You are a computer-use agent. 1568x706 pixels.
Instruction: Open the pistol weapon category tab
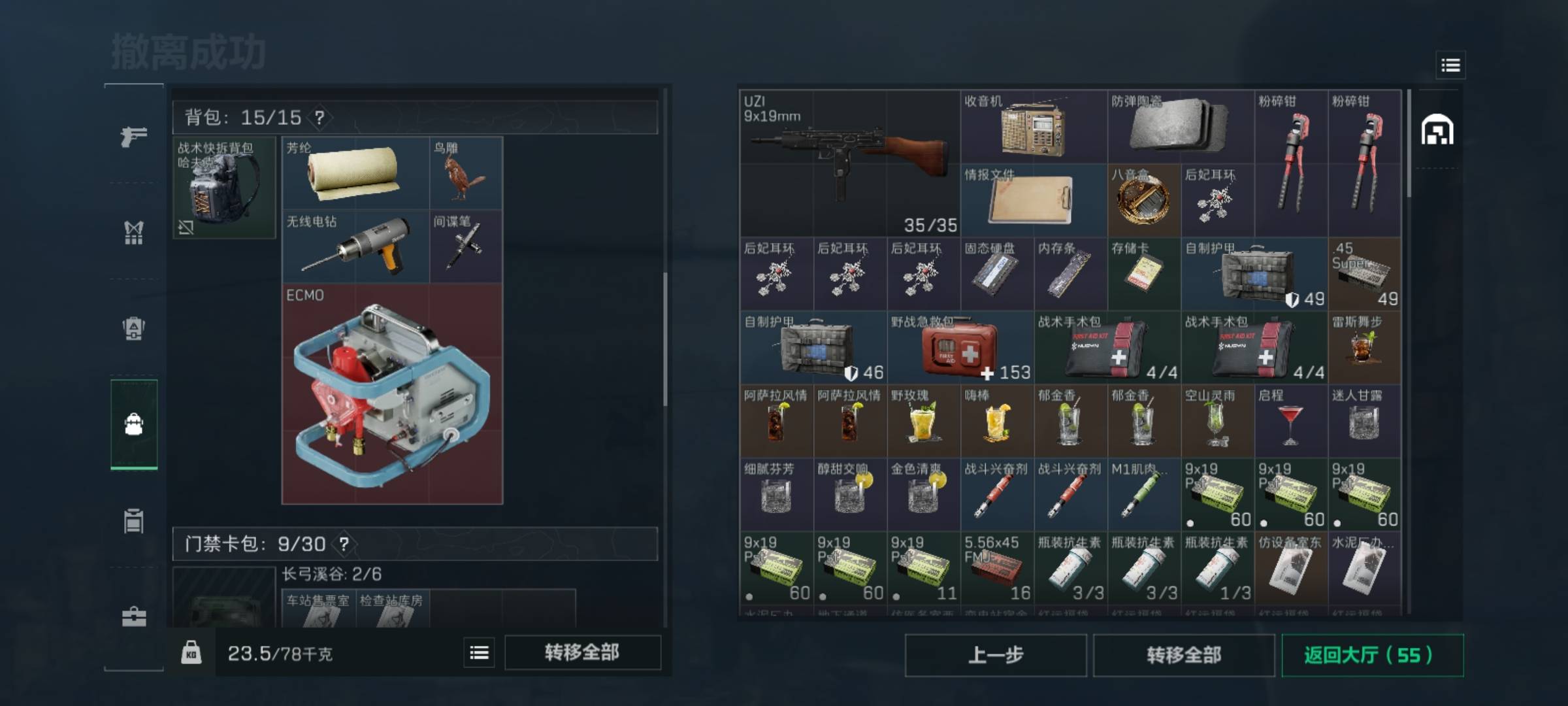(x=134, y=136)
